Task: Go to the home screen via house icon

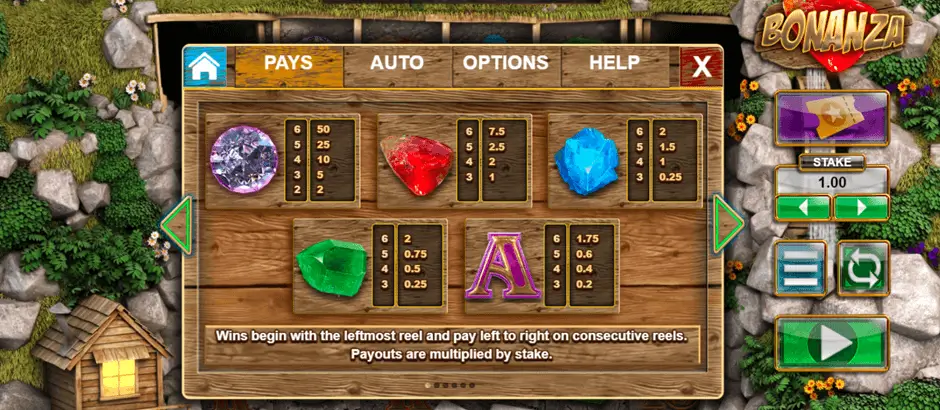Action: point(204,66)
